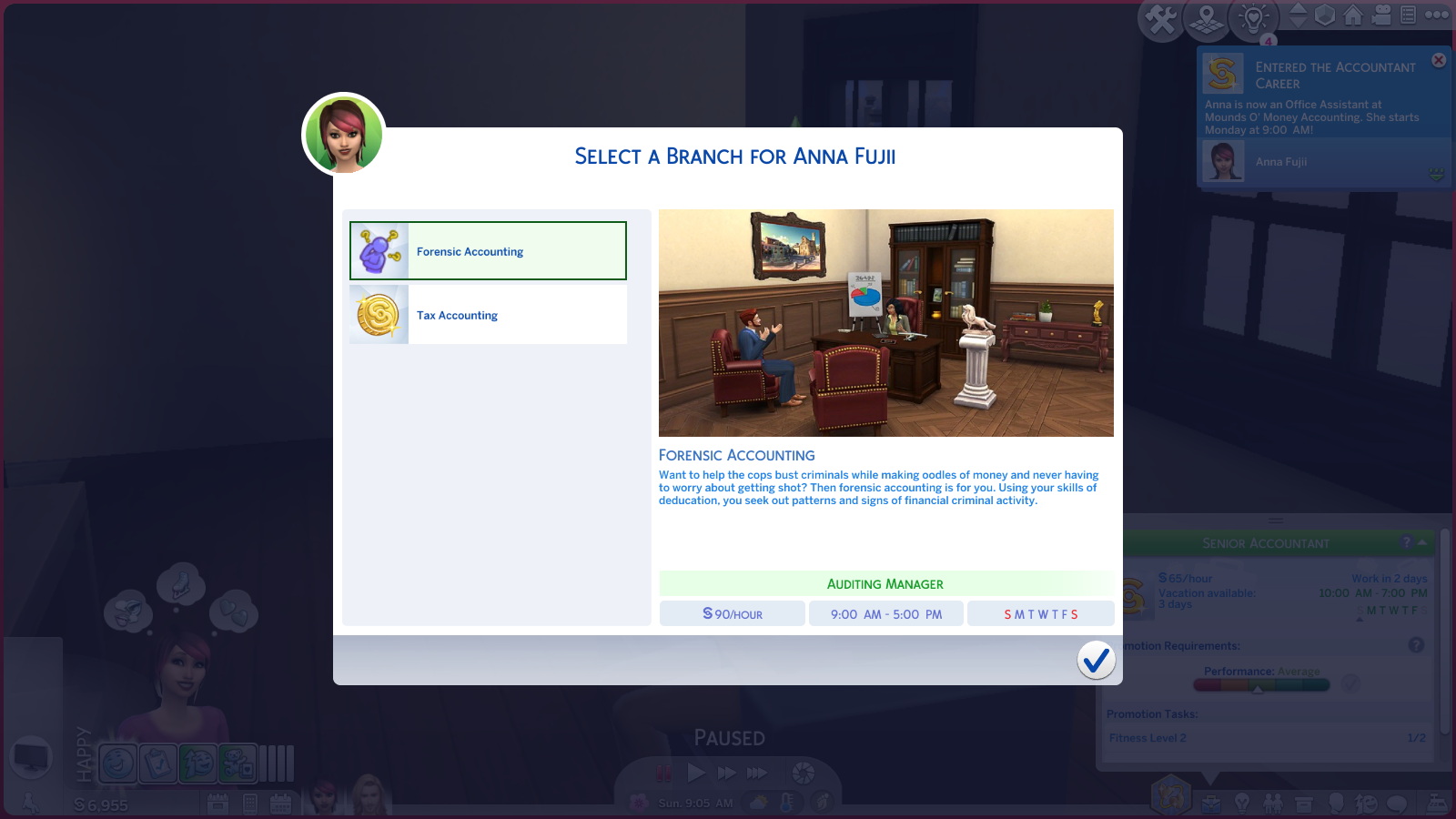The height and width of the screenshot is (819, 1456).
Task: Open the Relationships panel icon
Action: pyautogui.click(x=1272, y=803)
